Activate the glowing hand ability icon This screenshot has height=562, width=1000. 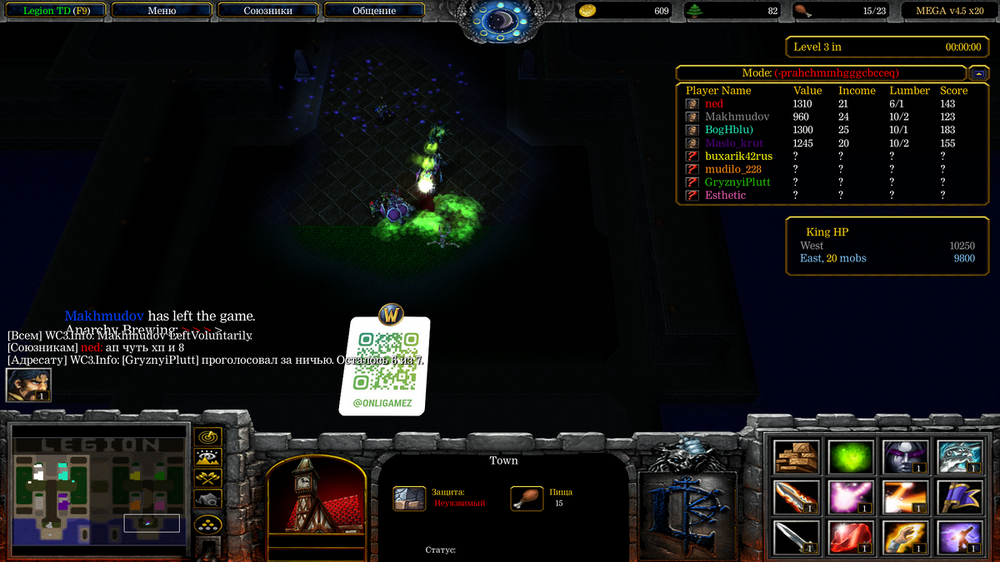pyautogui.click(x=904, y=537)
